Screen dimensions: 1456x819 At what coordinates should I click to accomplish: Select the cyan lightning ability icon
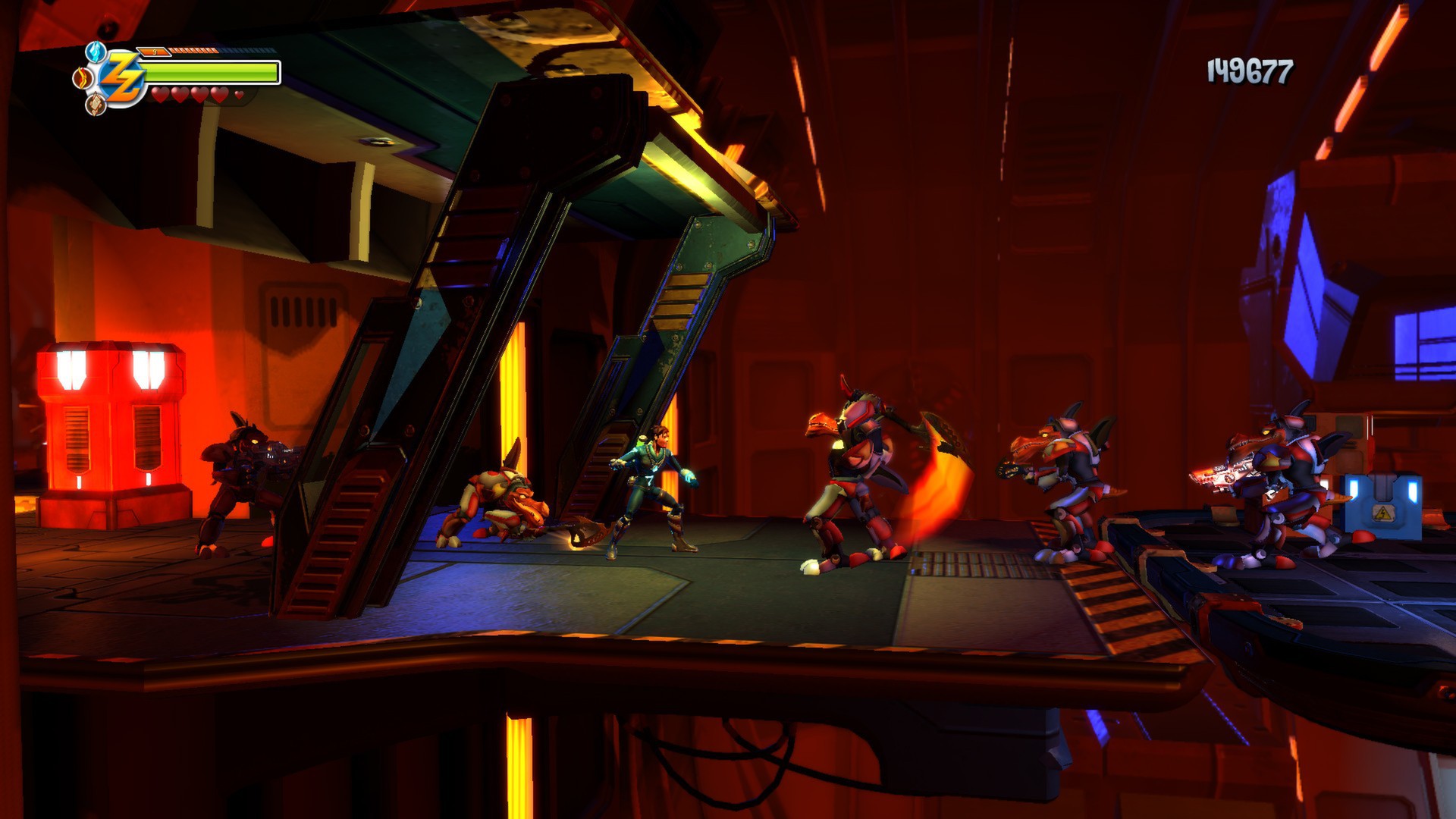[95, 52]
